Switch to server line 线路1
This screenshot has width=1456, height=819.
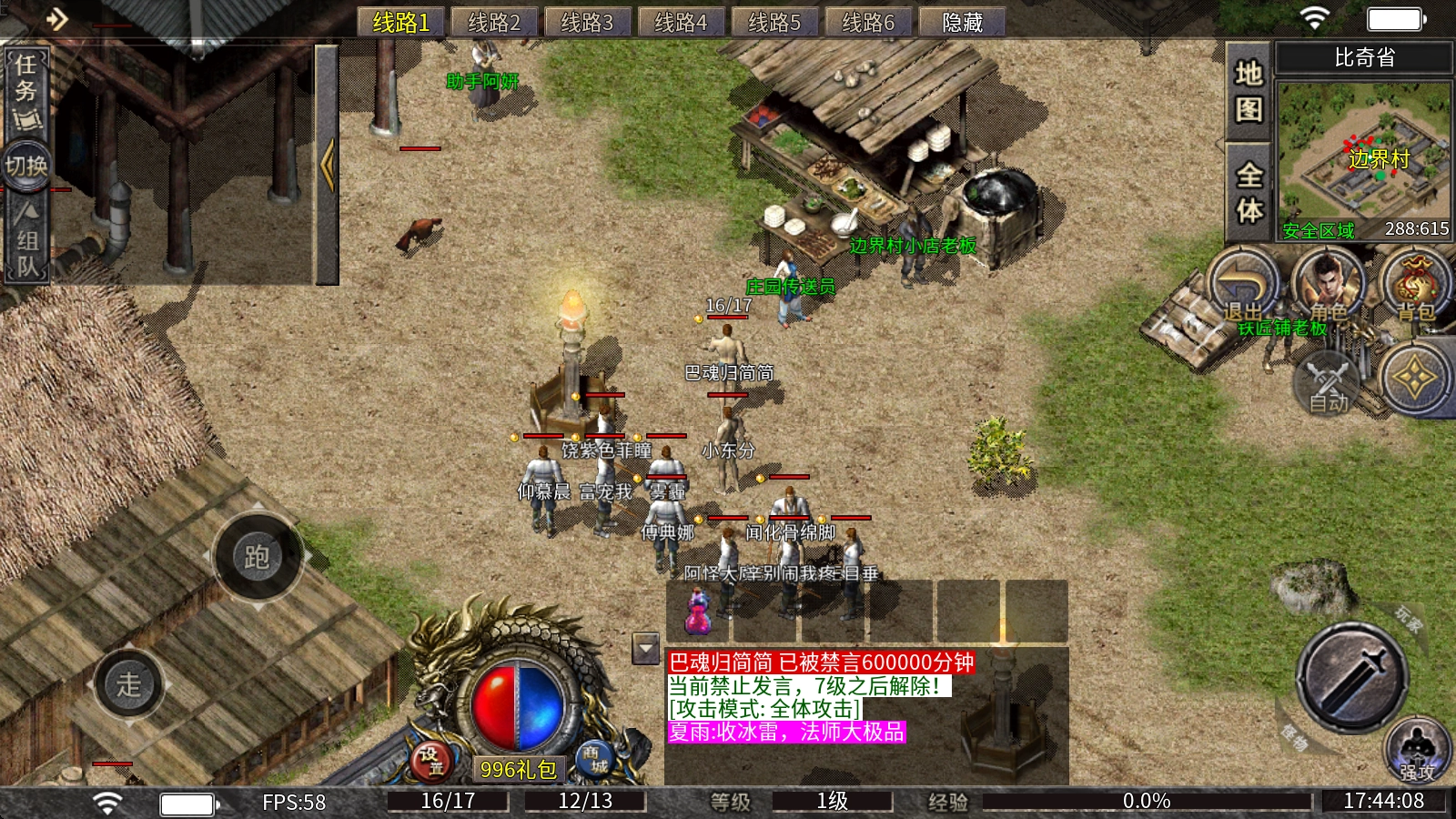point(400,22)
